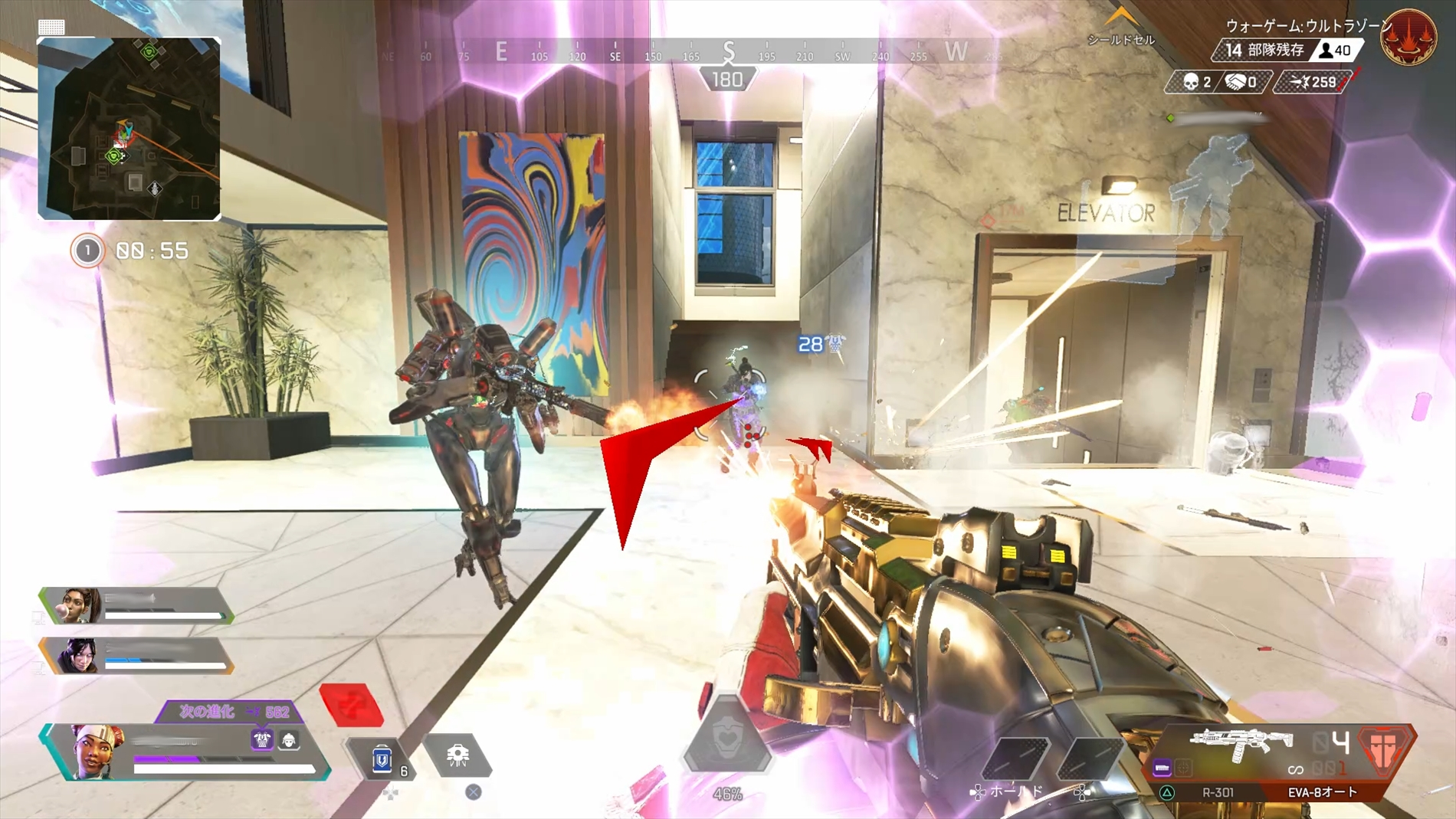Click the red champion squad emblem

(1408, 37)
